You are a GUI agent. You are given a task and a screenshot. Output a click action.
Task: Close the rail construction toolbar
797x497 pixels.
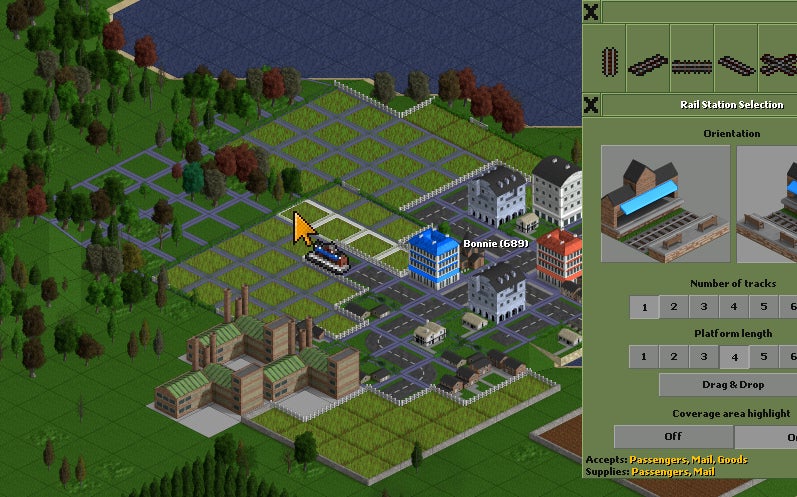pos(591,12)
